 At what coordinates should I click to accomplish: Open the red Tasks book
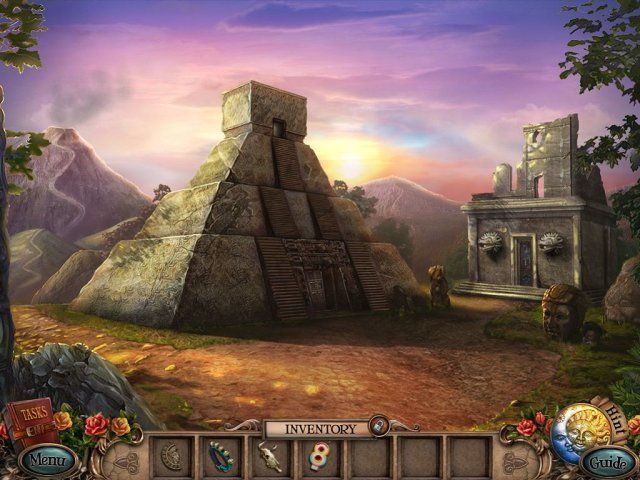coord(31,419)
